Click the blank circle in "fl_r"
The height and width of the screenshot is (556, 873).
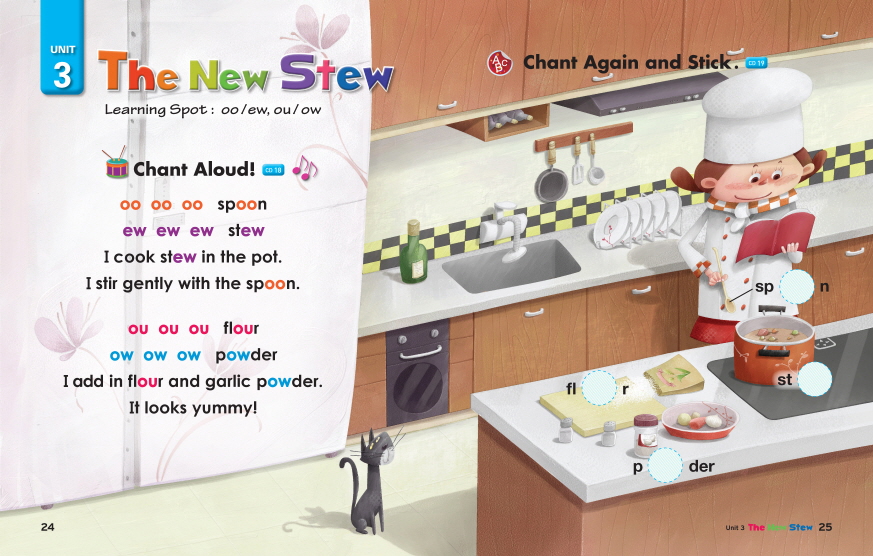point(599,388)
